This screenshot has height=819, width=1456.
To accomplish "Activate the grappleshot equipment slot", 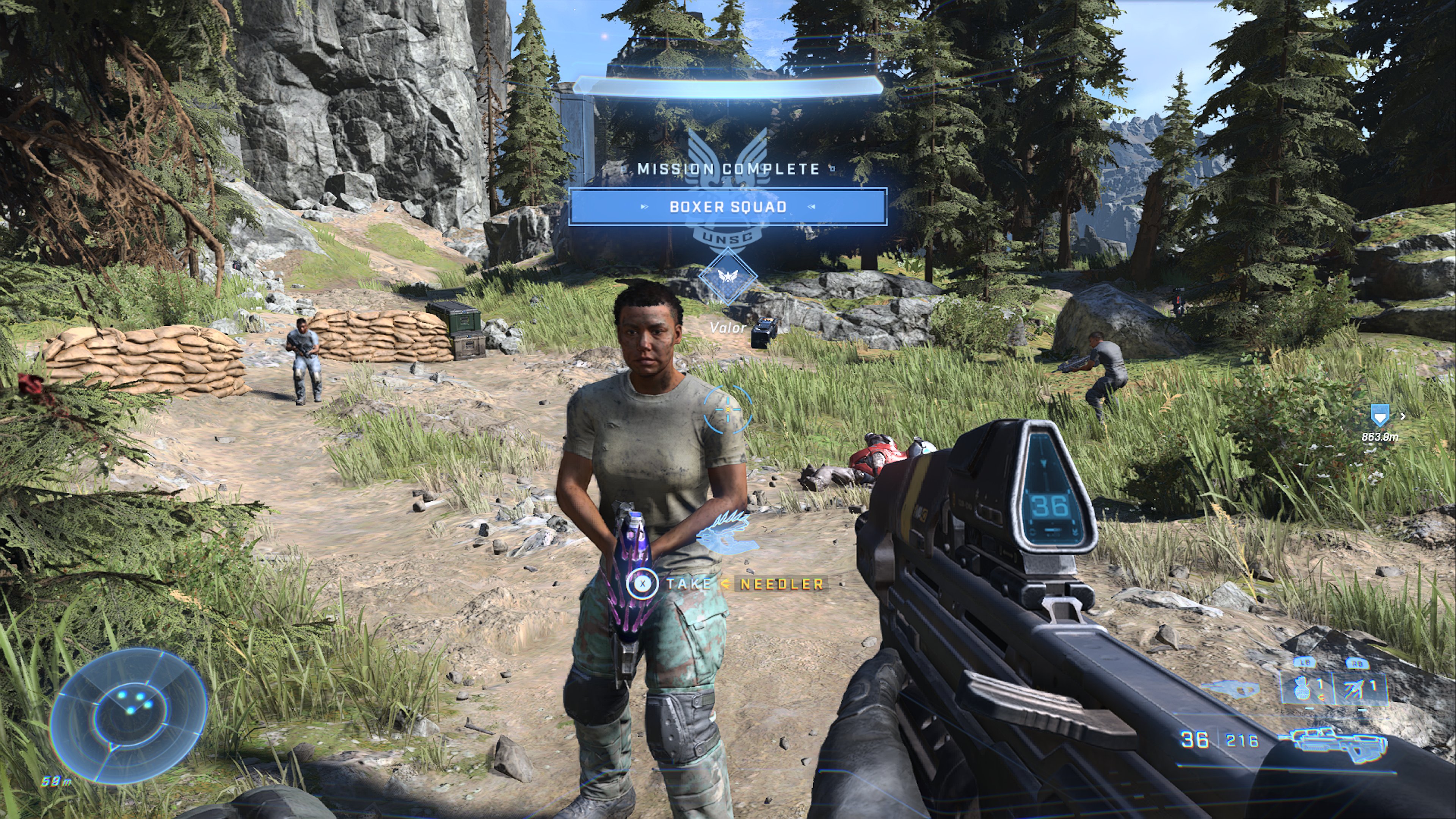I will click(x=1358, y=688).
